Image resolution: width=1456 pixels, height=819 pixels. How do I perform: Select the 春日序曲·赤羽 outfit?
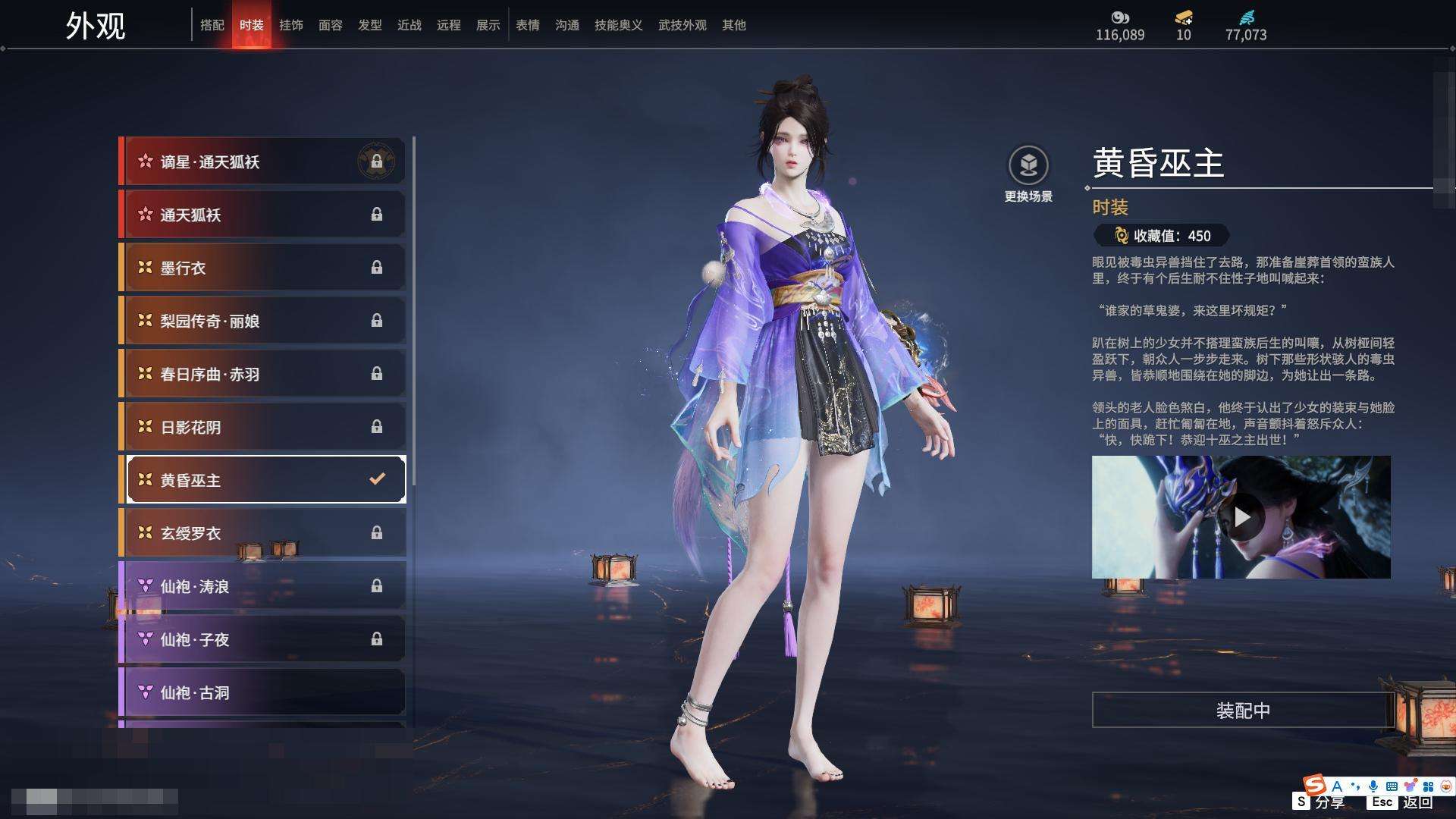262,374
